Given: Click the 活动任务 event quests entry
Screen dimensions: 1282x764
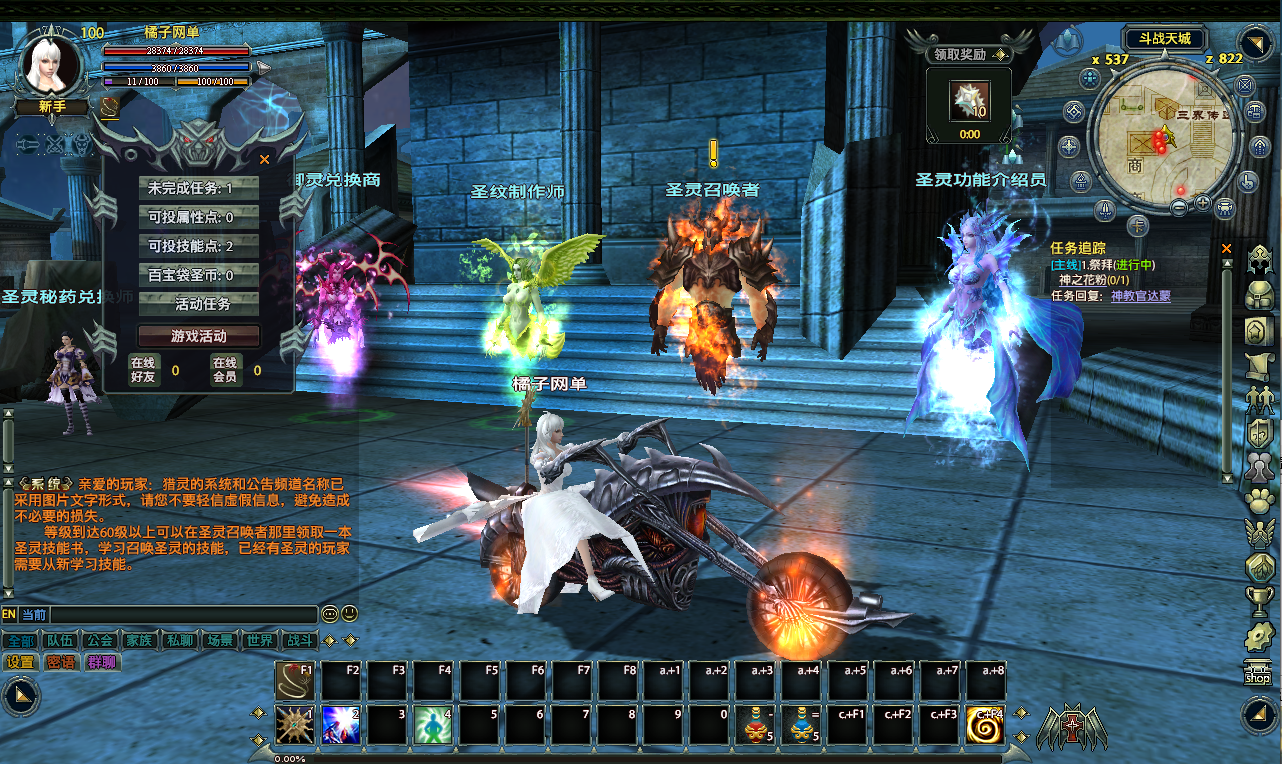Looking at the screenshot, I should [x=199, y=304].
